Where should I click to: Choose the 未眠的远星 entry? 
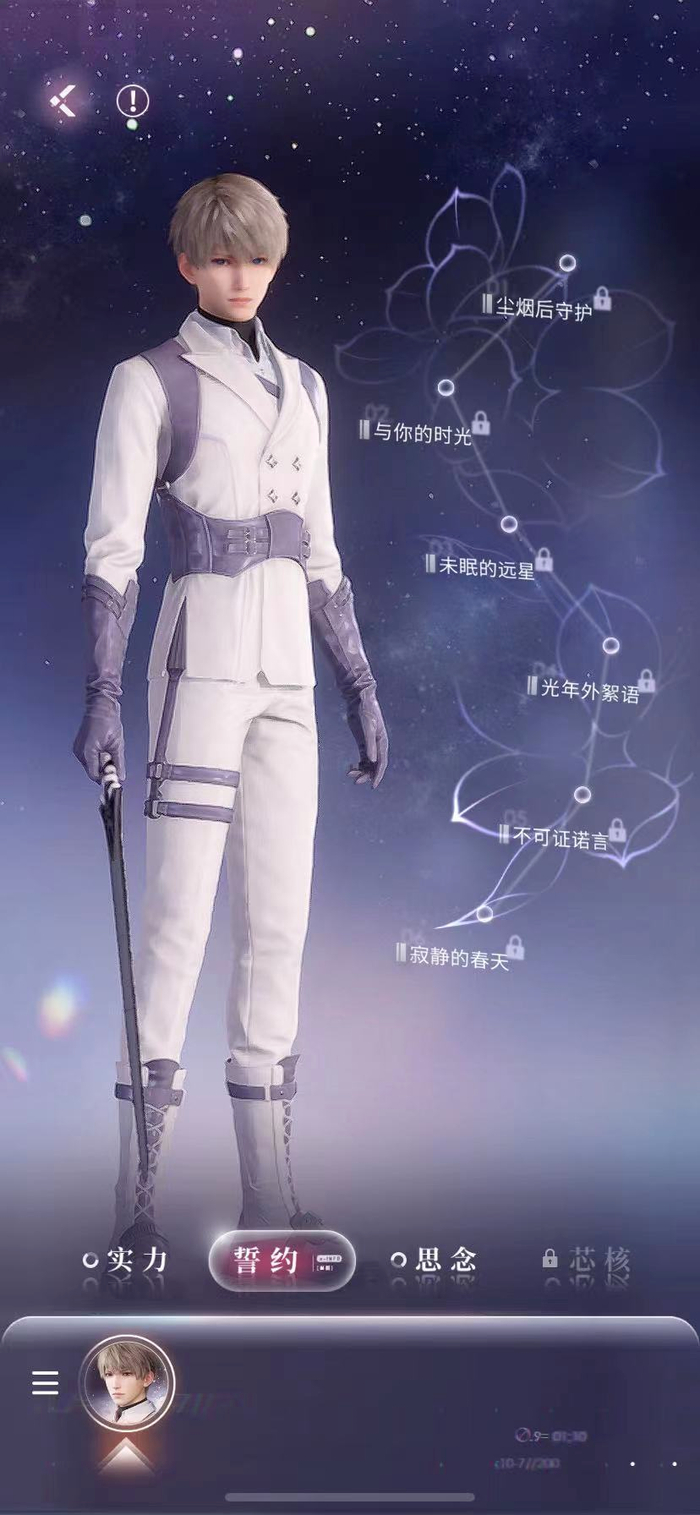point(486,565)
